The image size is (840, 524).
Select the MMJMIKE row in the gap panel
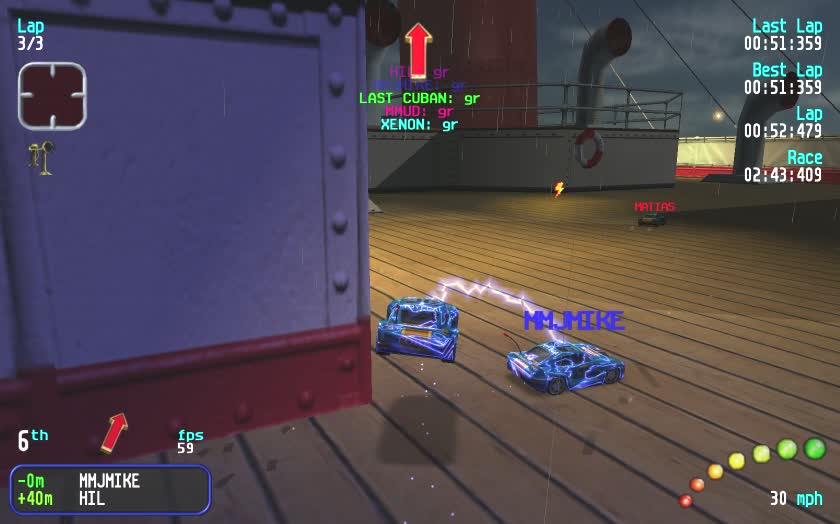pos(110,481)
